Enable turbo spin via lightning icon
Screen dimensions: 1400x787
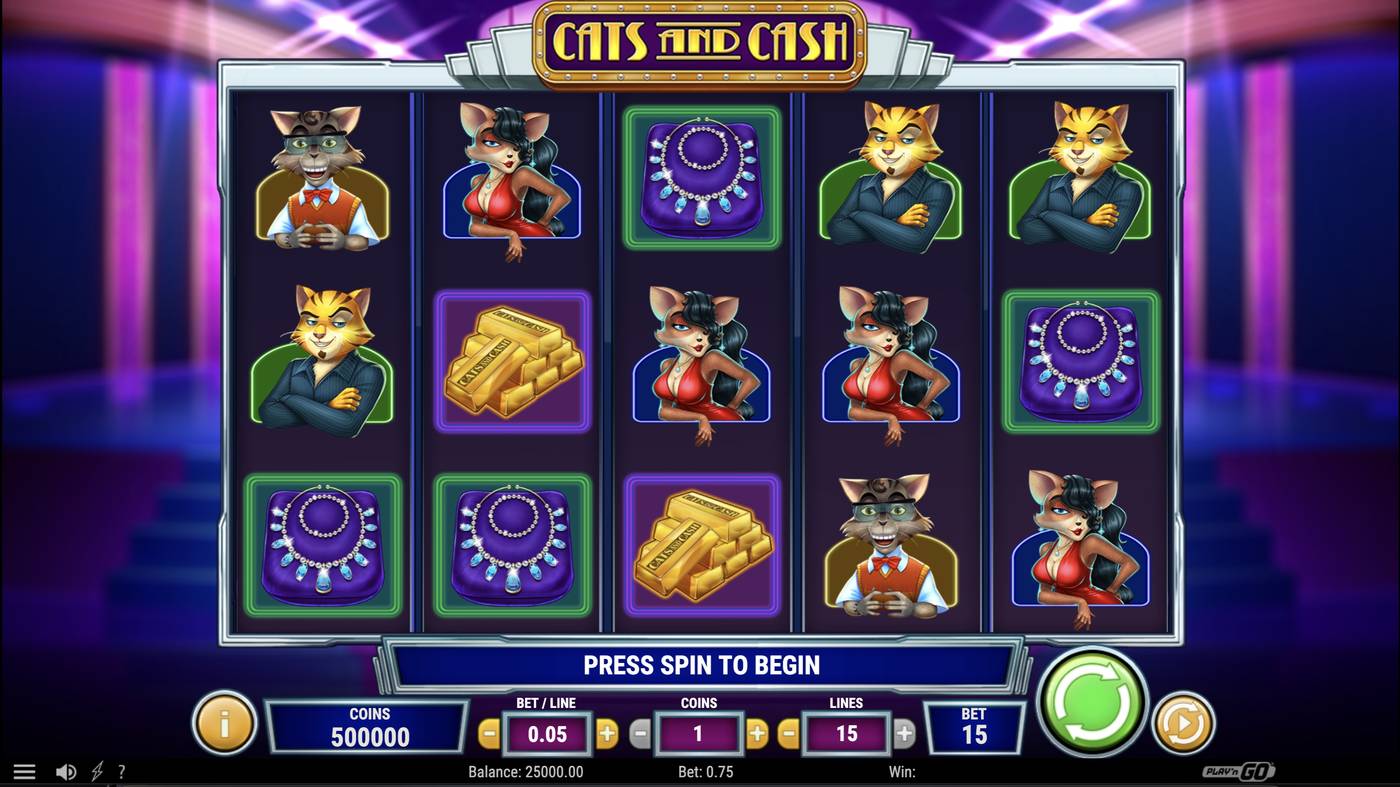[95, 771]
